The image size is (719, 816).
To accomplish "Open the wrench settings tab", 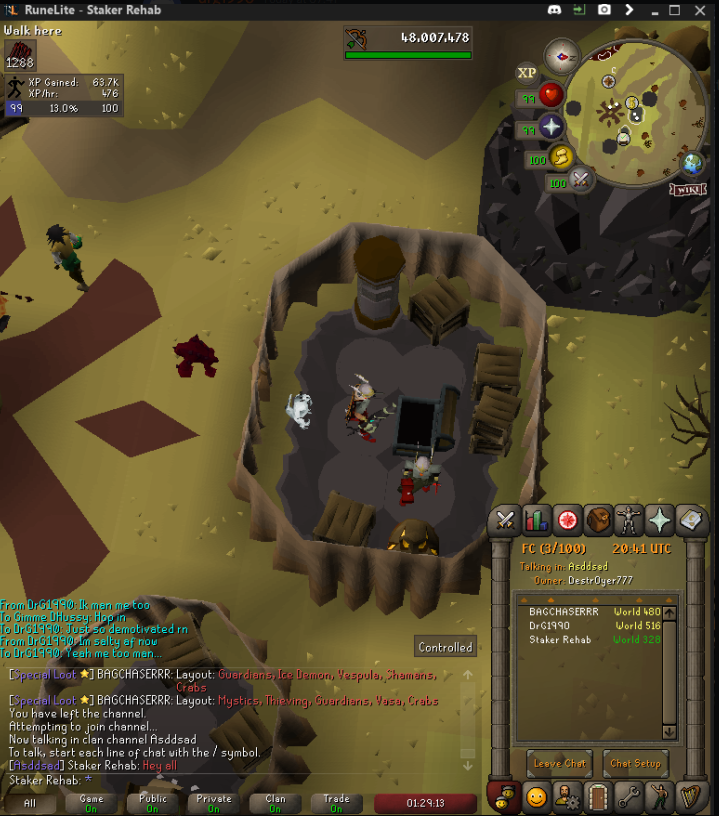I will click(629, 797).
